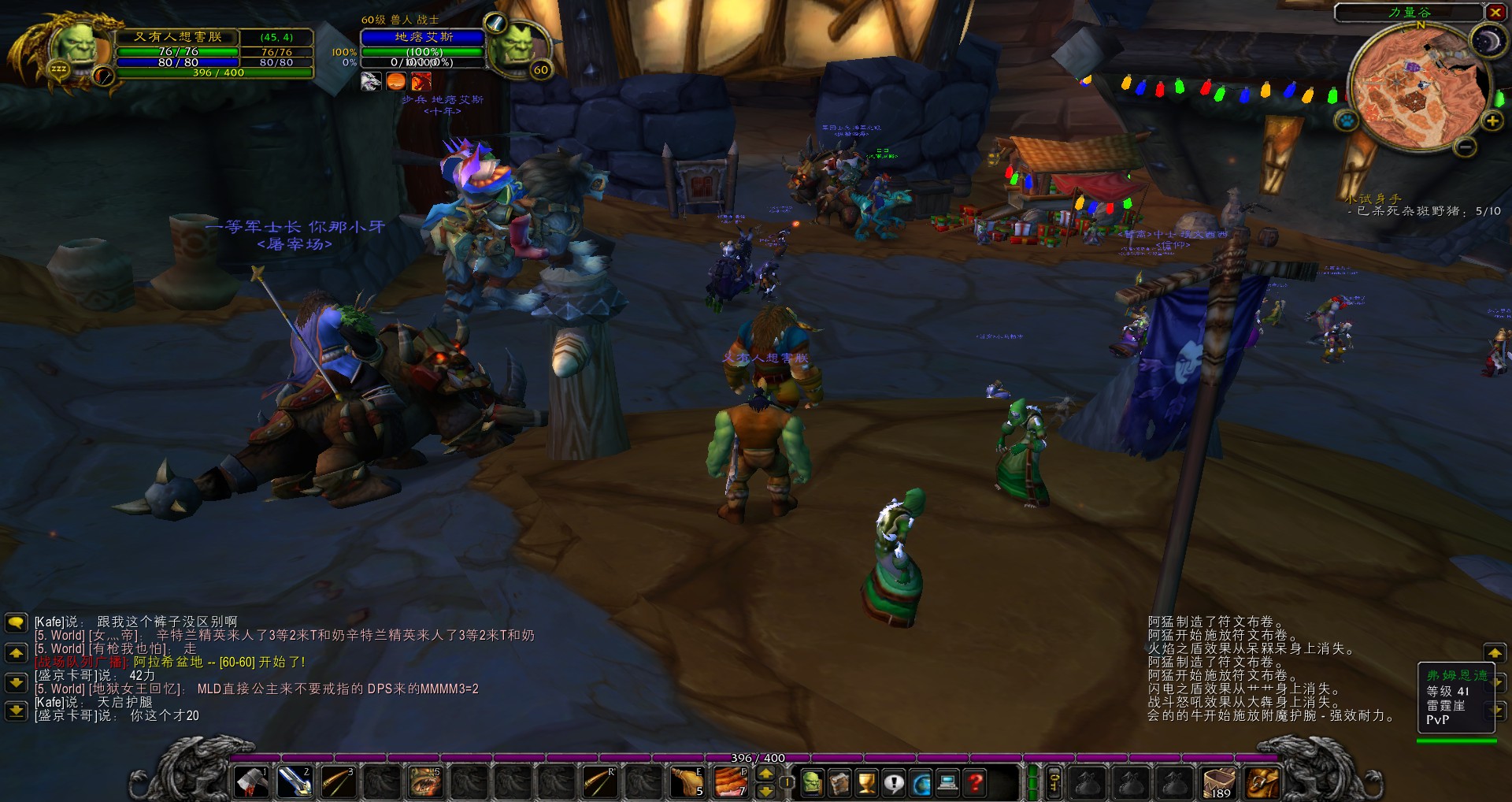
Task: Open help via red question mark icon
Action: (x=975, y=783)
